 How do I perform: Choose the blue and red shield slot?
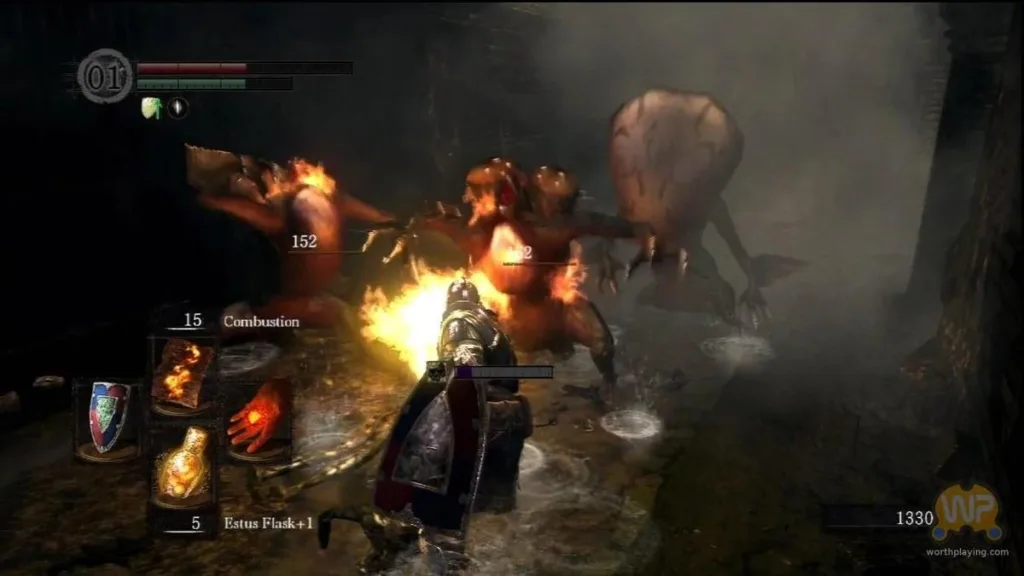(109, 417)
